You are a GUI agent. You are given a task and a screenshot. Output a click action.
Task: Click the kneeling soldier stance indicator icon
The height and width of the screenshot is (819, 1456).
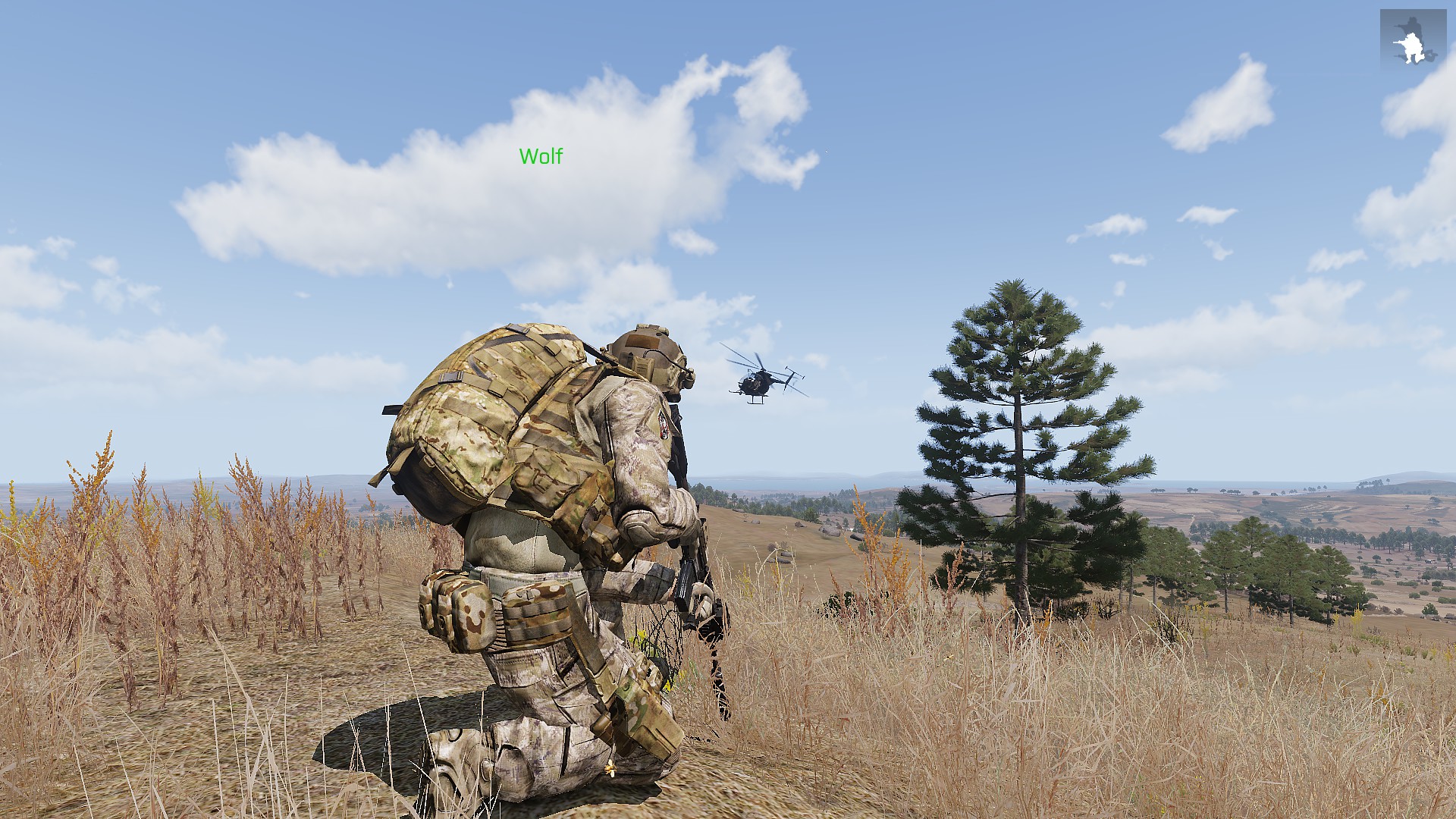(1412, 41)
